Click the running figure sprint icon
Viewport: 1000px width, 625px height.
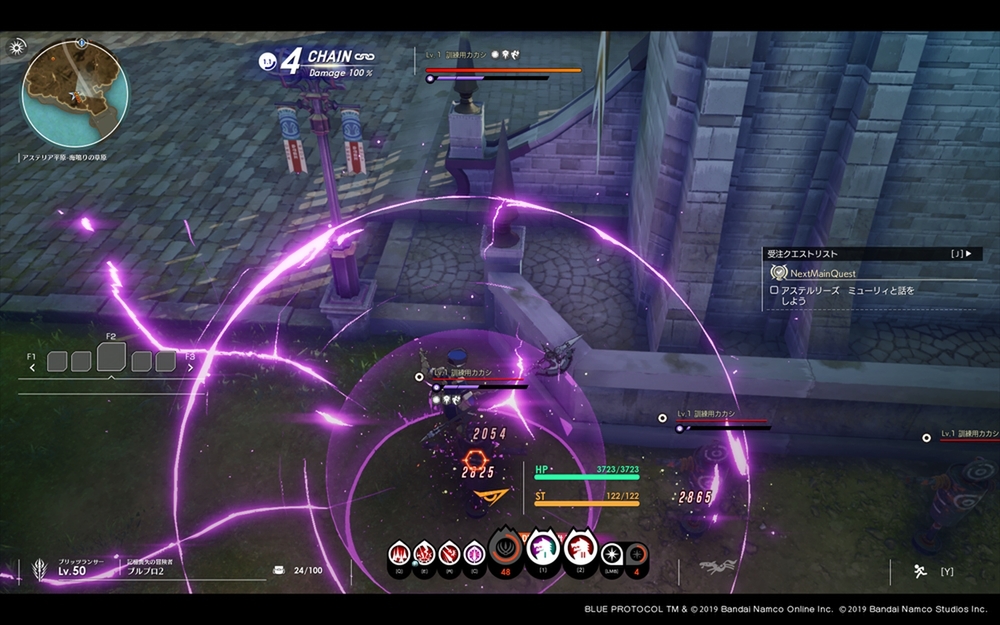pyautogui.click(x=917, y=570)
